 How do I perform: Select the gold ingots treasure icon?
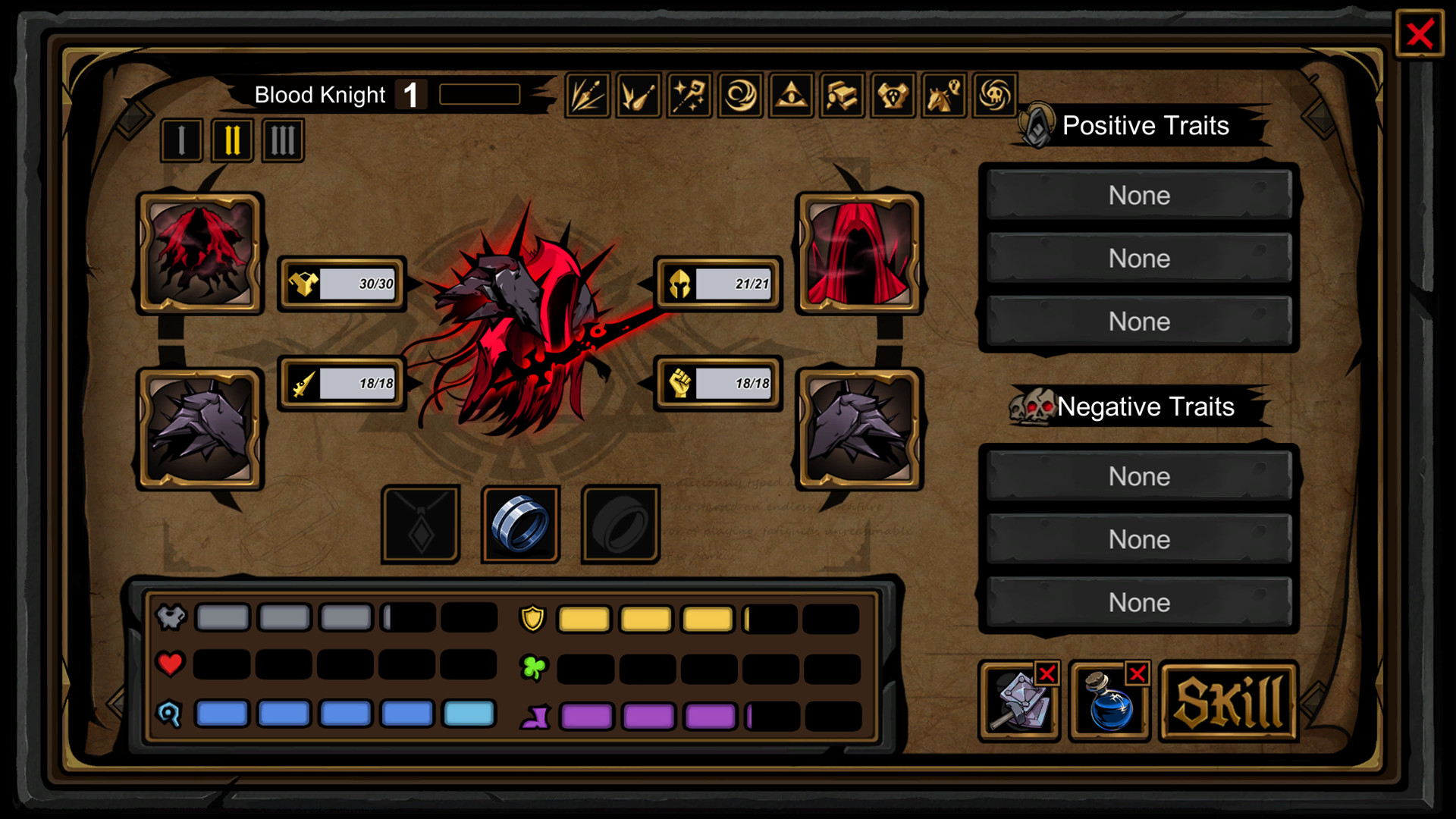point(842,95)
